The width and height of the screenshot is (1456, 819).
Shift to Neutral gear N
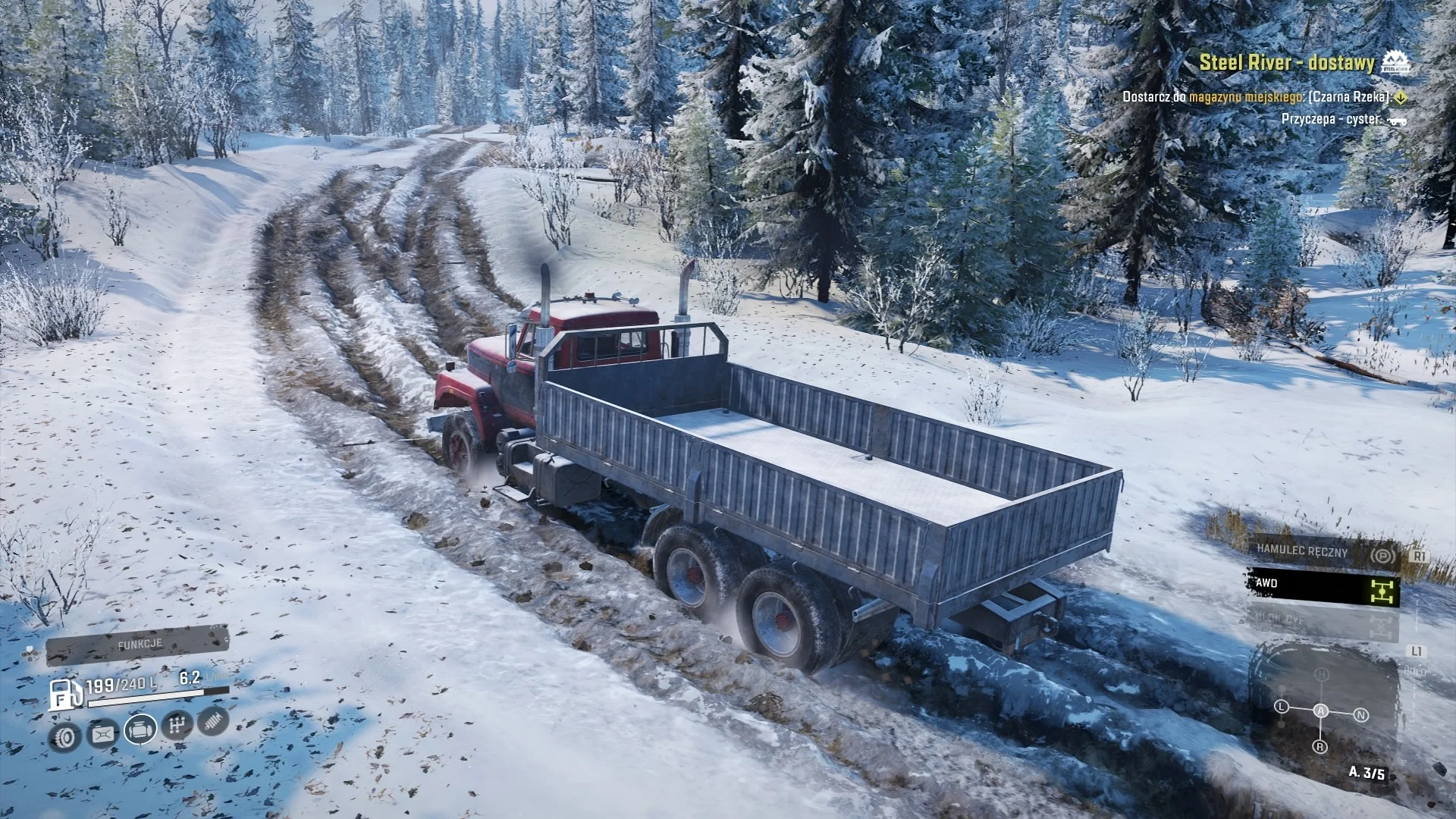click(1361, 715)
